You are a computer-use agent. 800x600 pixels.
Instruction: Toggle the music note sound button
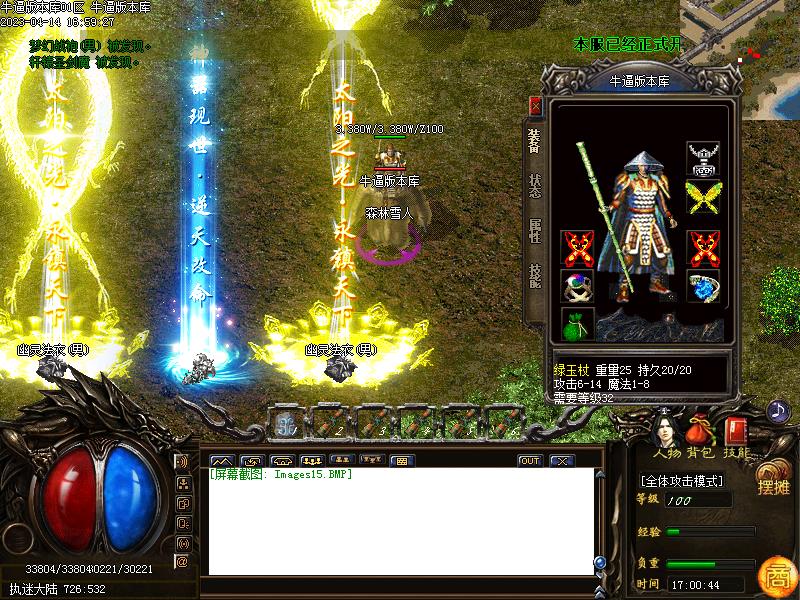(777, 410)
